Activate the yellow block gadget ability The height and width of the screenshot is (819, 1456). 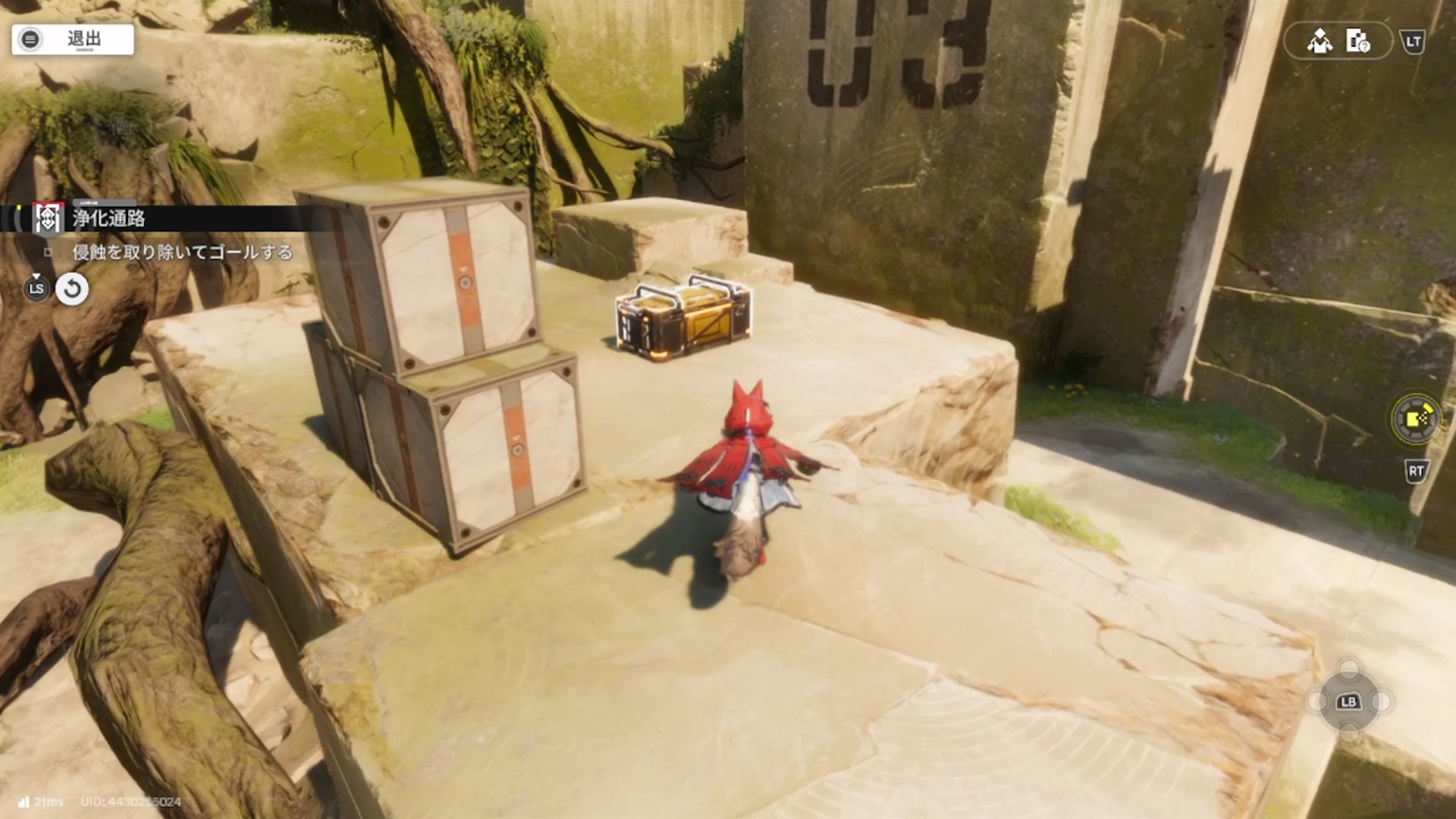point(1415,419)
